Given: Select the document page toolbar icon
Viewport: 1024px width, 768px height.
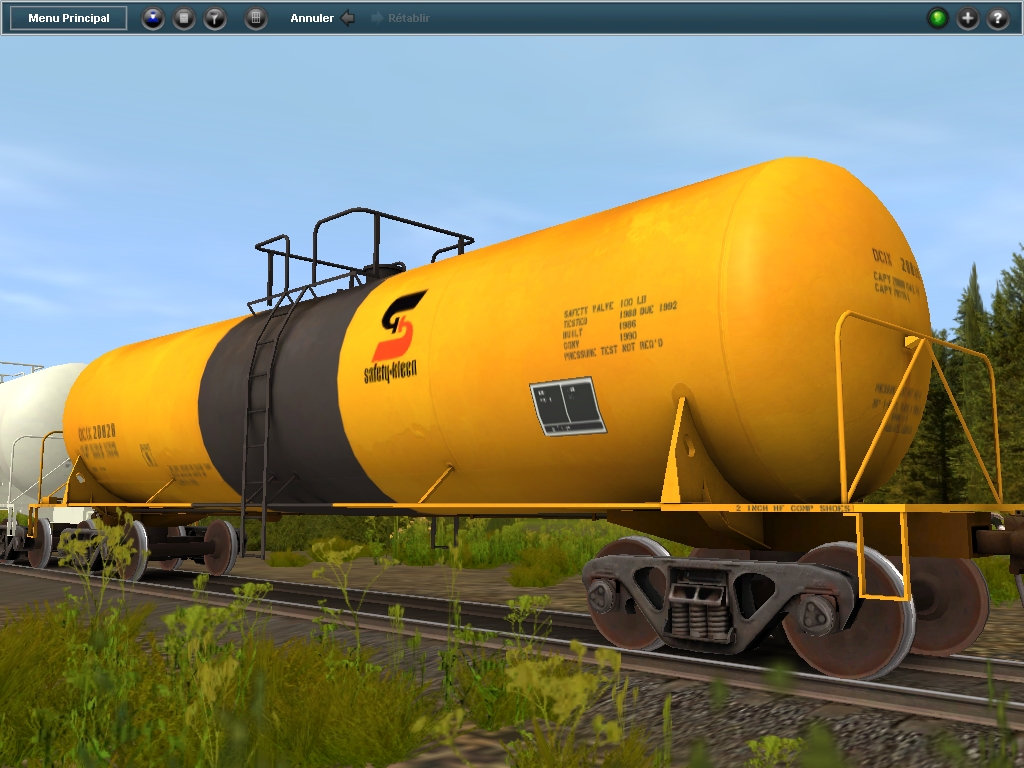Looking at the screenshot, I should pyautogui.click(x=184, y=18).
